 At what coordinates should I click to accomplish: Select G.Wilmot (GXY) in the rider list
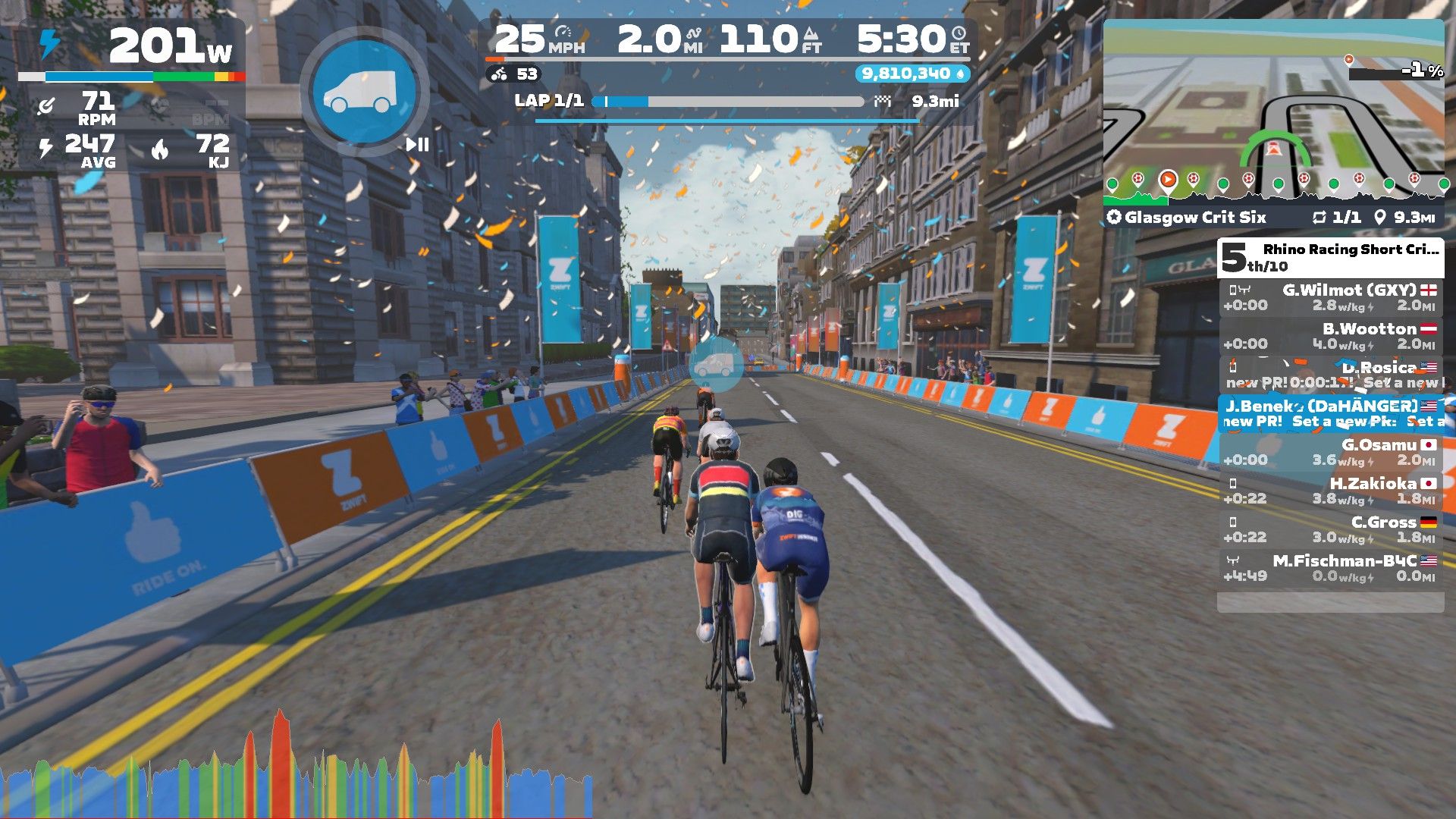click(x=1330, y=297)
